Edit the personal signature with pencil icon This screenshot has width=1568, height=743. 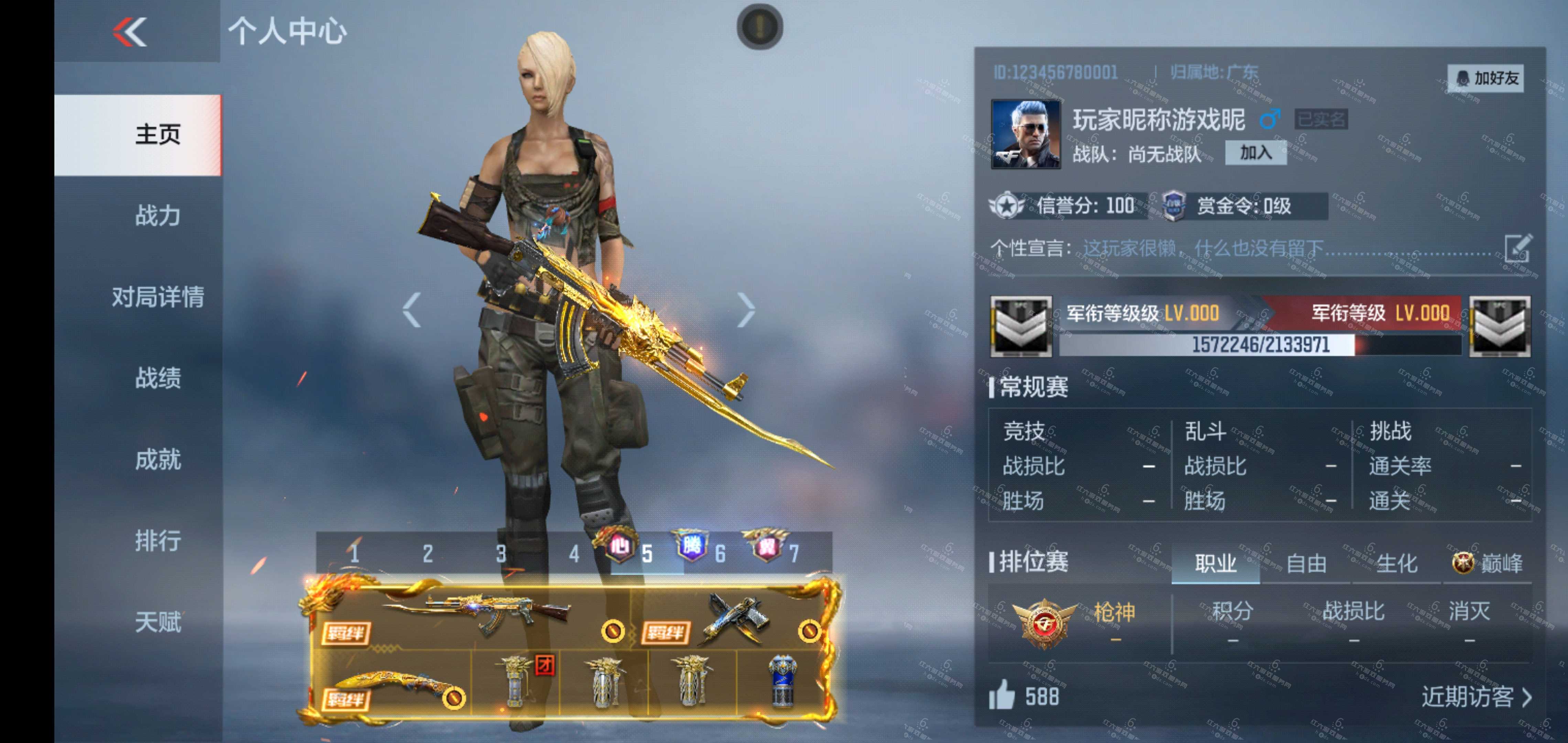[1517, 248]
